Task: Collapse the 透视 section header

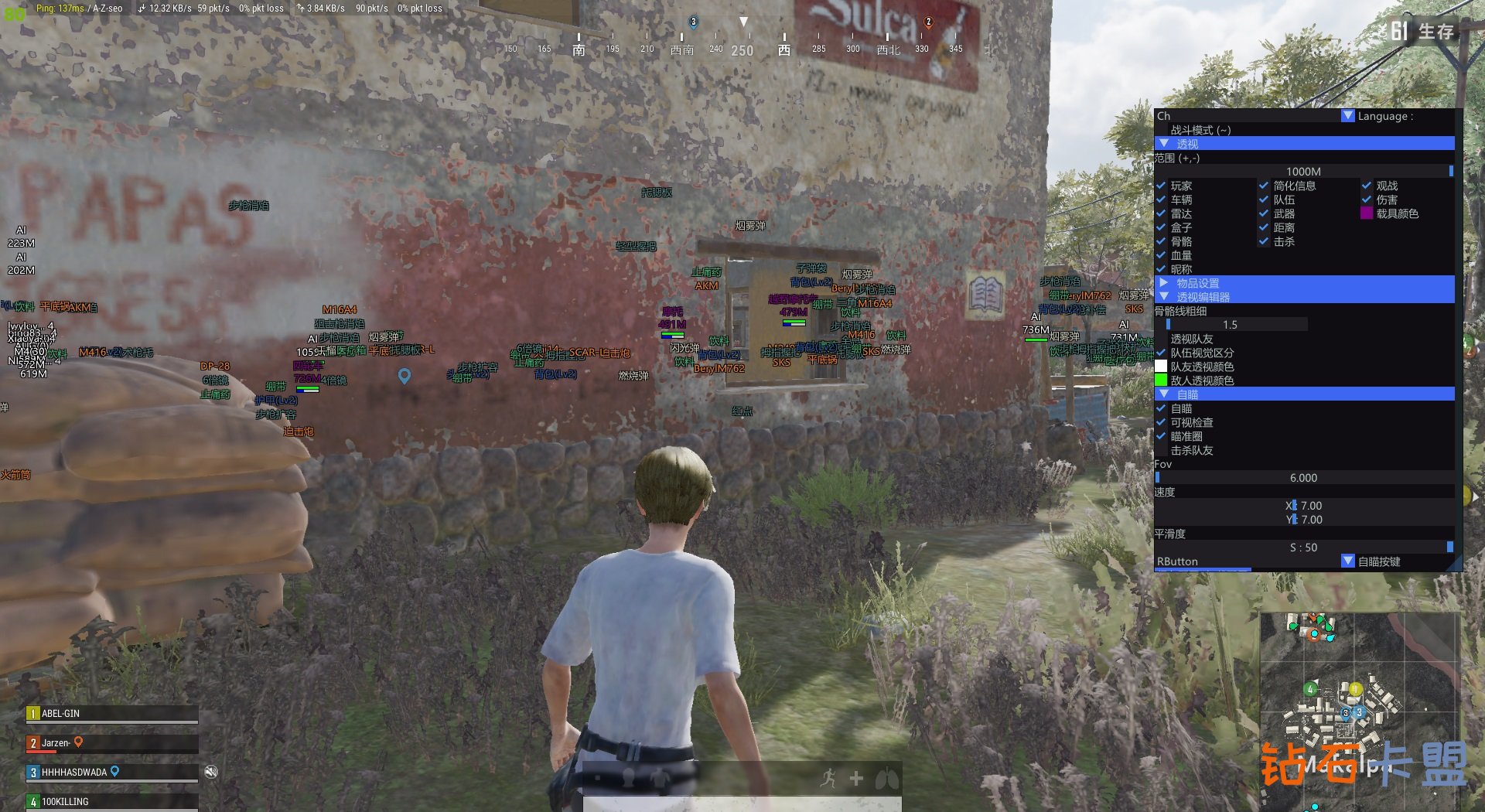Action: (1164, 144)
